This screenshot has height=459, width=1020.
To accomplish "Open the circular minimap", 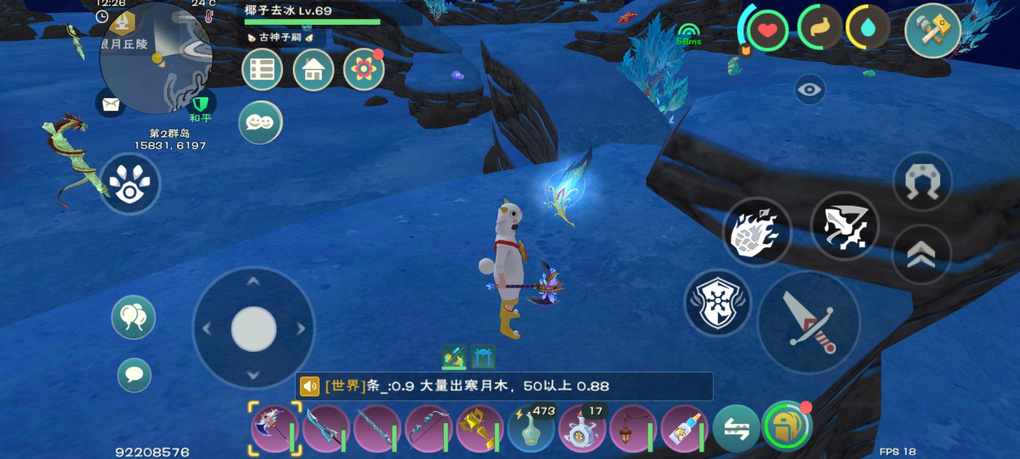I will [155, 56].
